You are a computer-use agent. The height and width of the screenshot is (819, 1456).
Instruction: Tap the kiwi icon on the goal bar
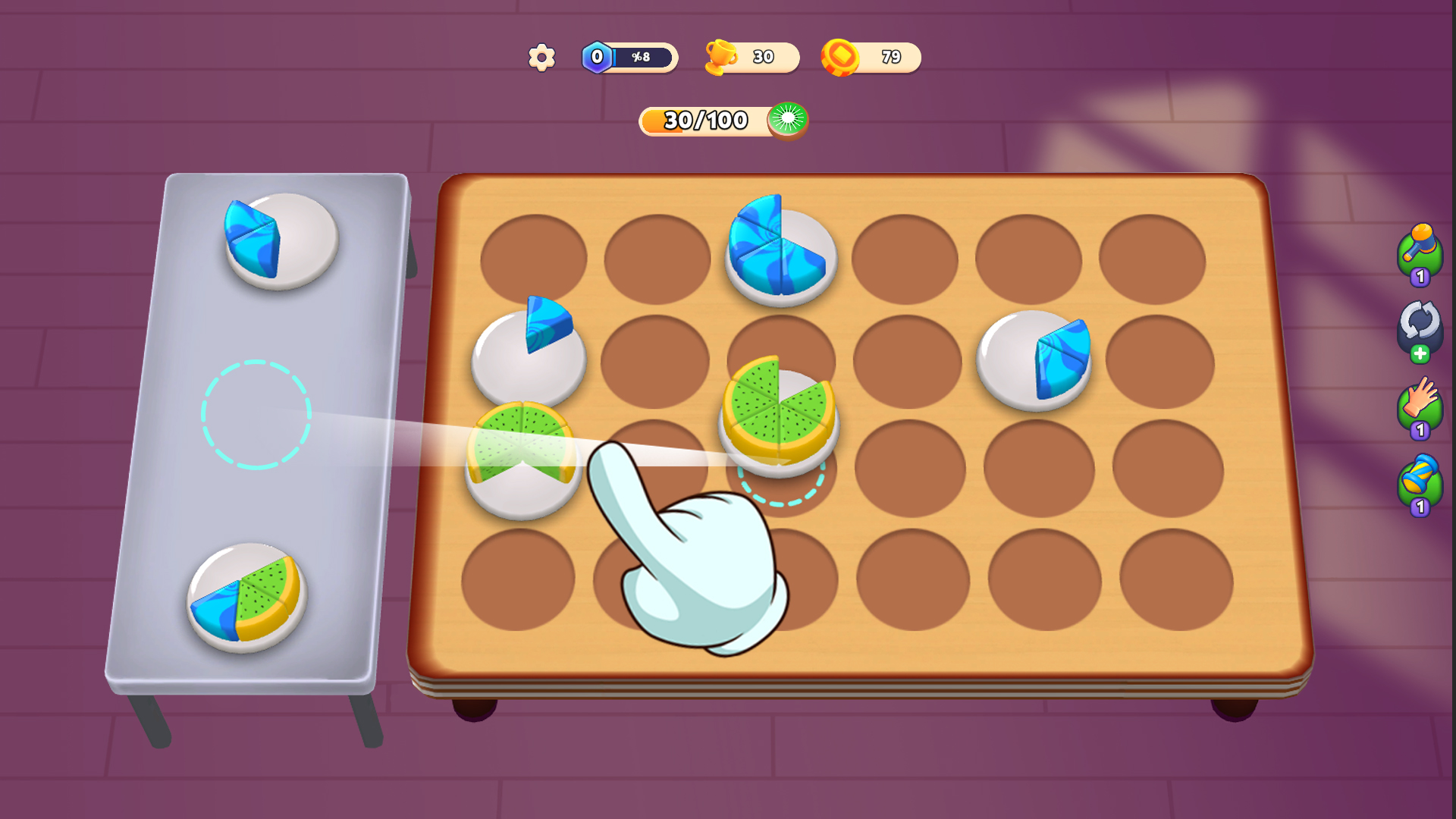789,120
